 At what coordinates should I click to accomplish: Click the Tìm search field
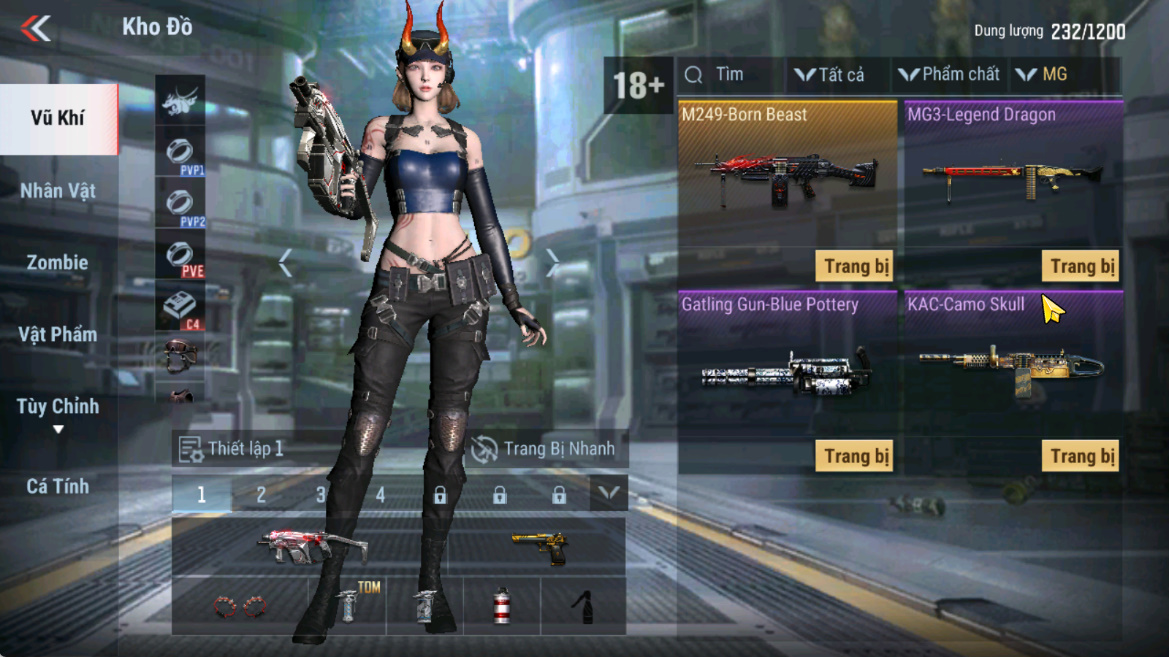click(x=728, y=75)
